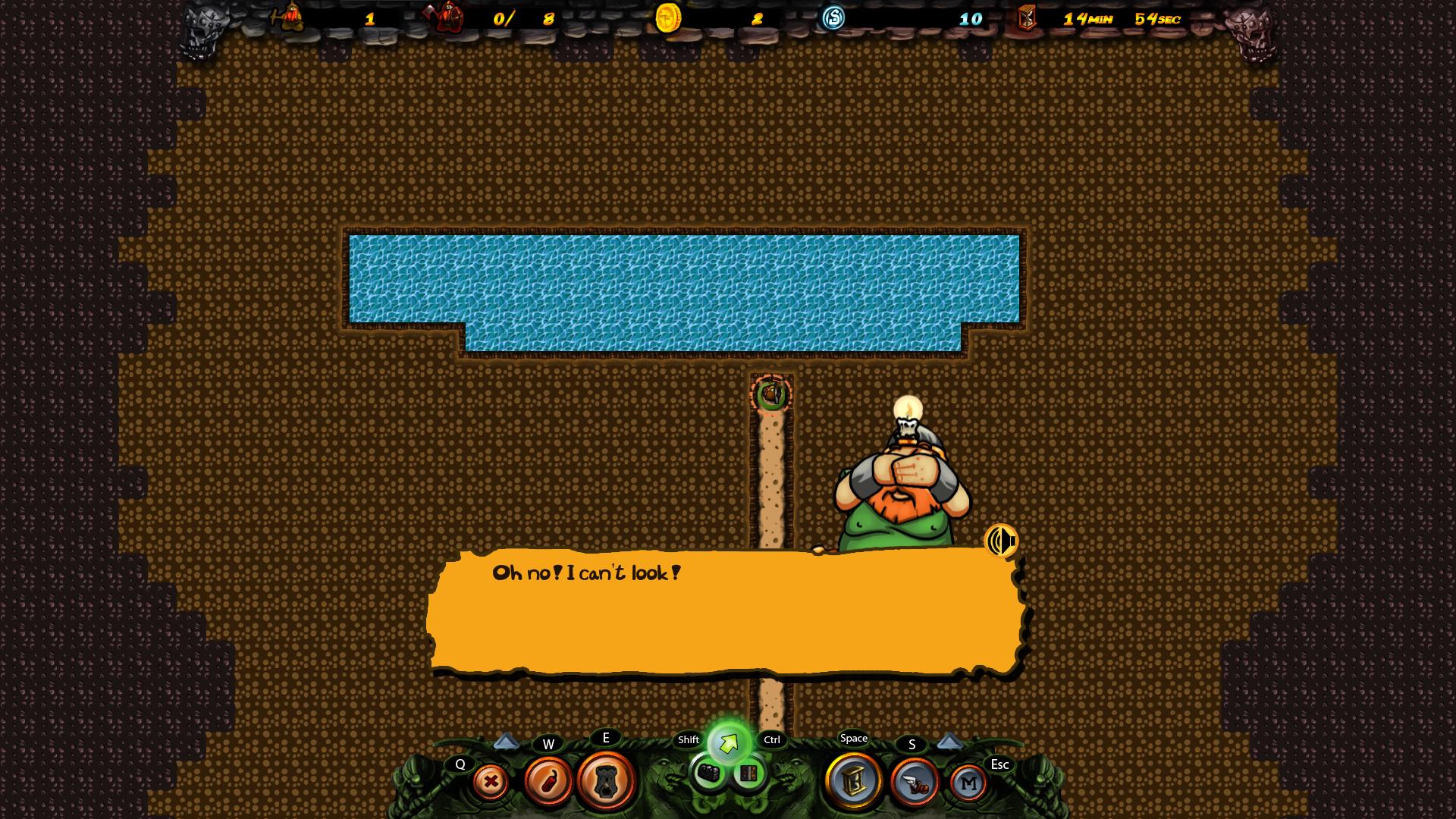The image size is (1456, 819).
Task: Pick the striped wall panel tool
Action: pyautogui.click(x=748, y=773)
